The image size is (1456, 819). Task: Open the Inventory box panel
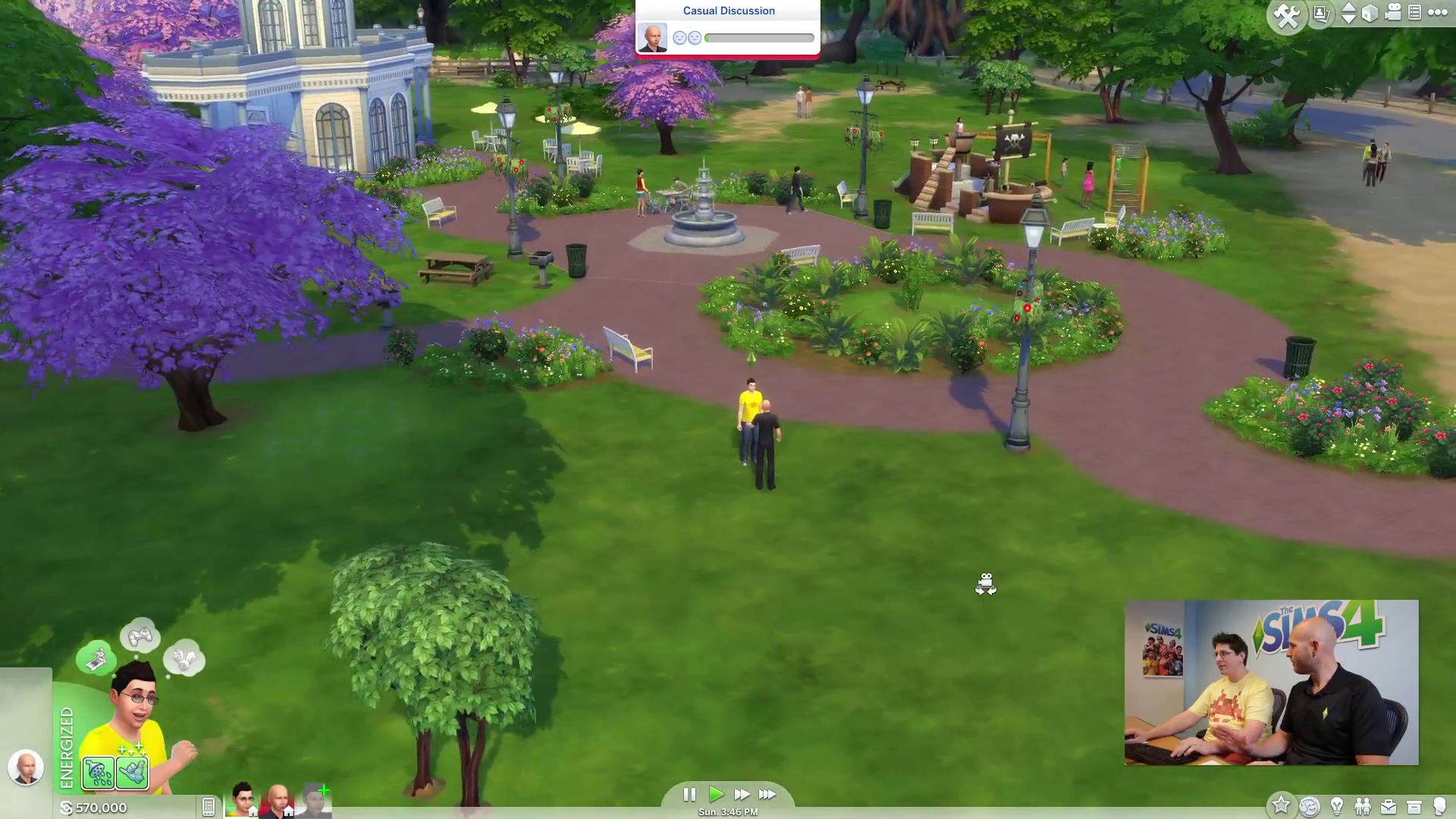pyautogui.click(x=1414, y=806)
